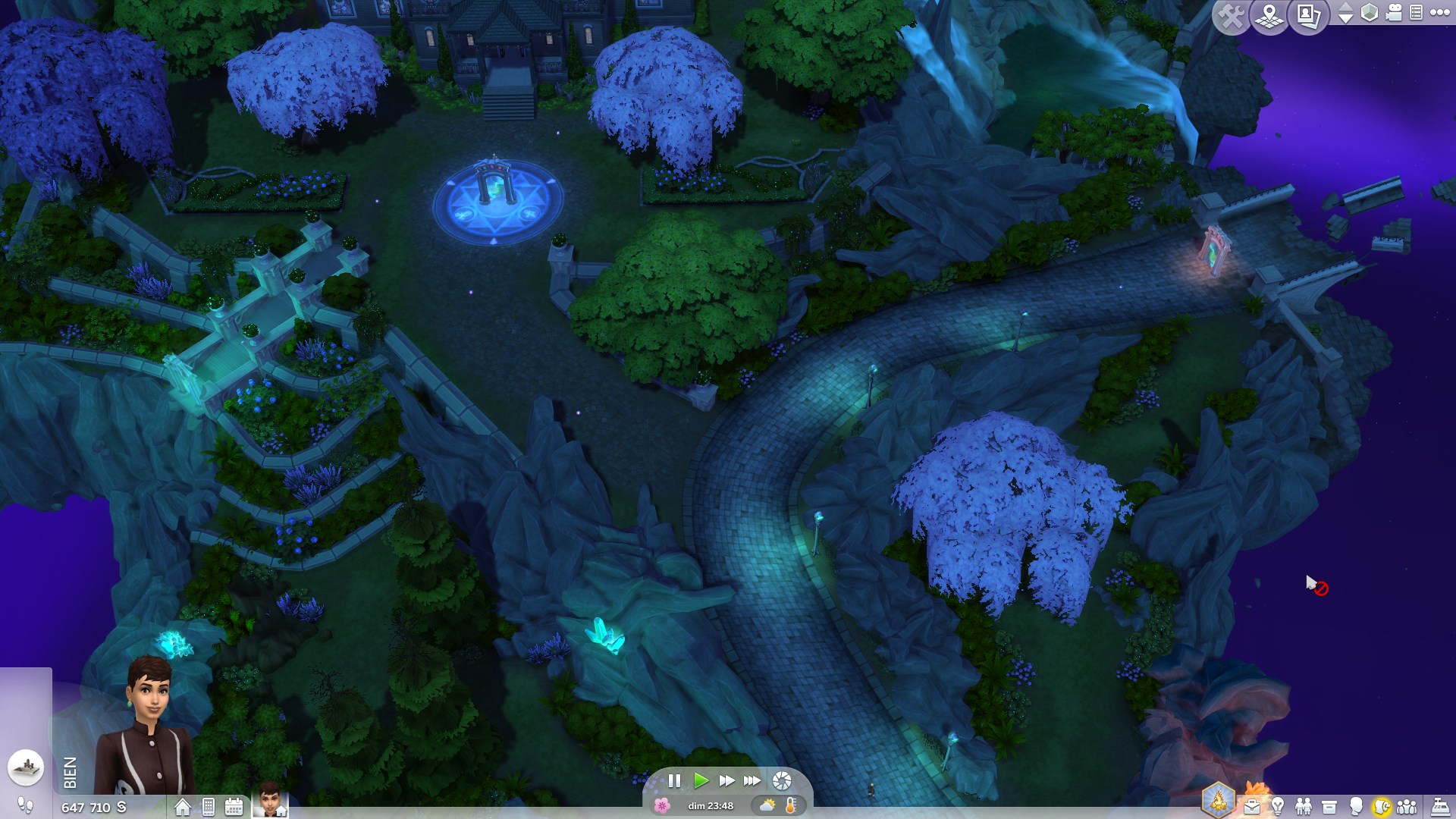The image size is (1456, 819).
Task: Open the Career panel briefcase icon
Action: click(1251, 806)
